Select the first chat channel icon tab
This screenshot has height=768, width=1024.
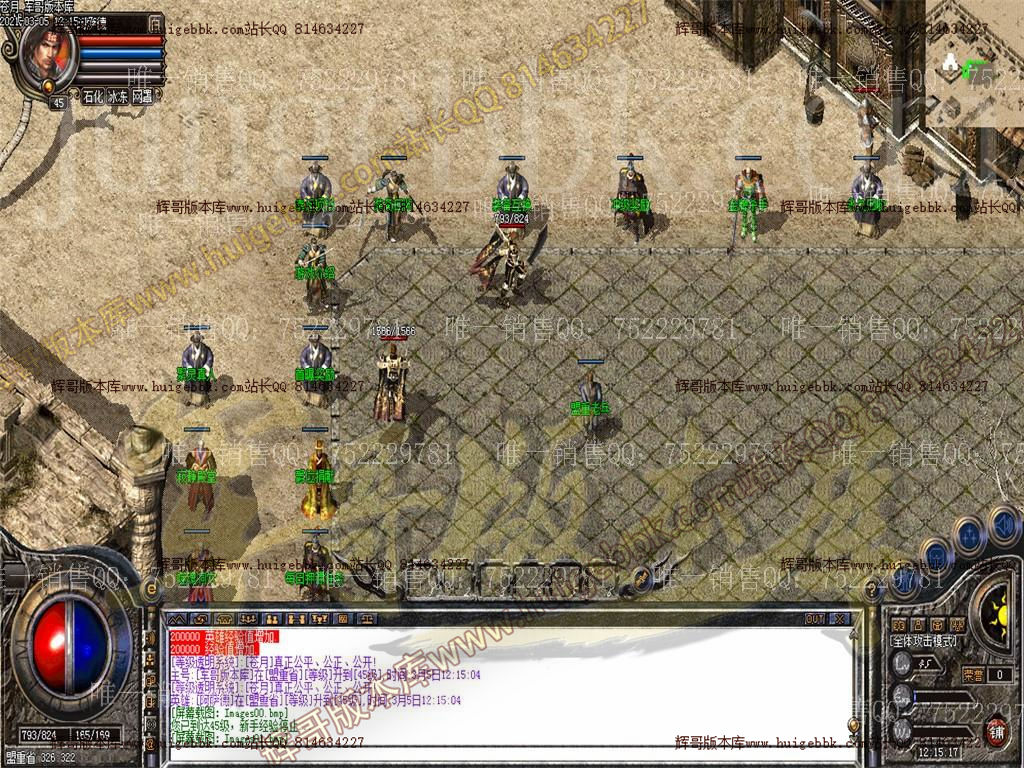coord(178,619)
